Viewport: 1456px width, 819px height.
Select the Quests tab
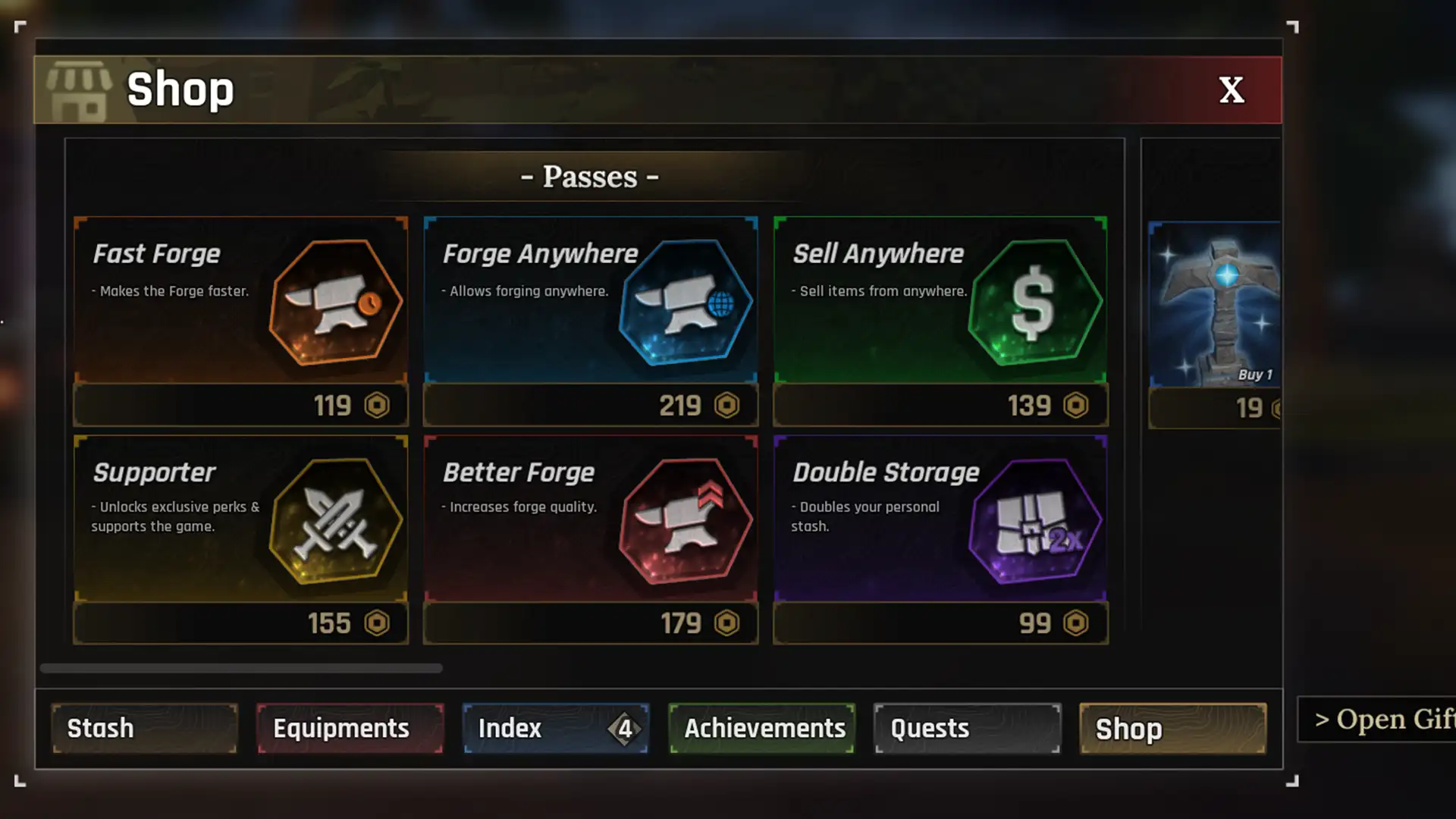coord(966,728)
